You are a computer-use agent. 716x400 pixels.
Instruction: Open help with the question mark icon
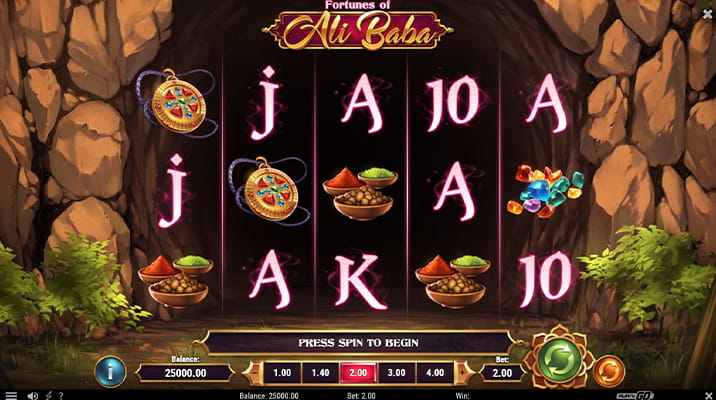[62, 395]
